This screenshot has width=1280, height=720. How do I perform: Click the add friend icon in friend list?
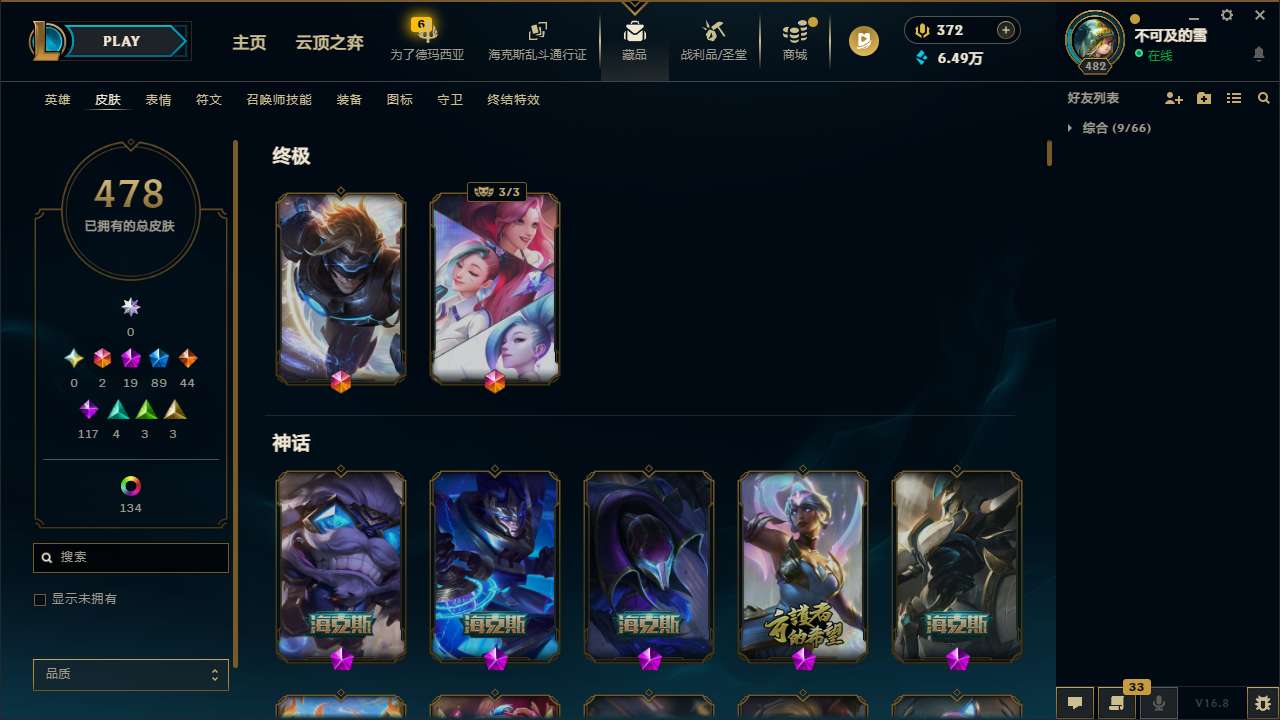[x=1174, y=98]
